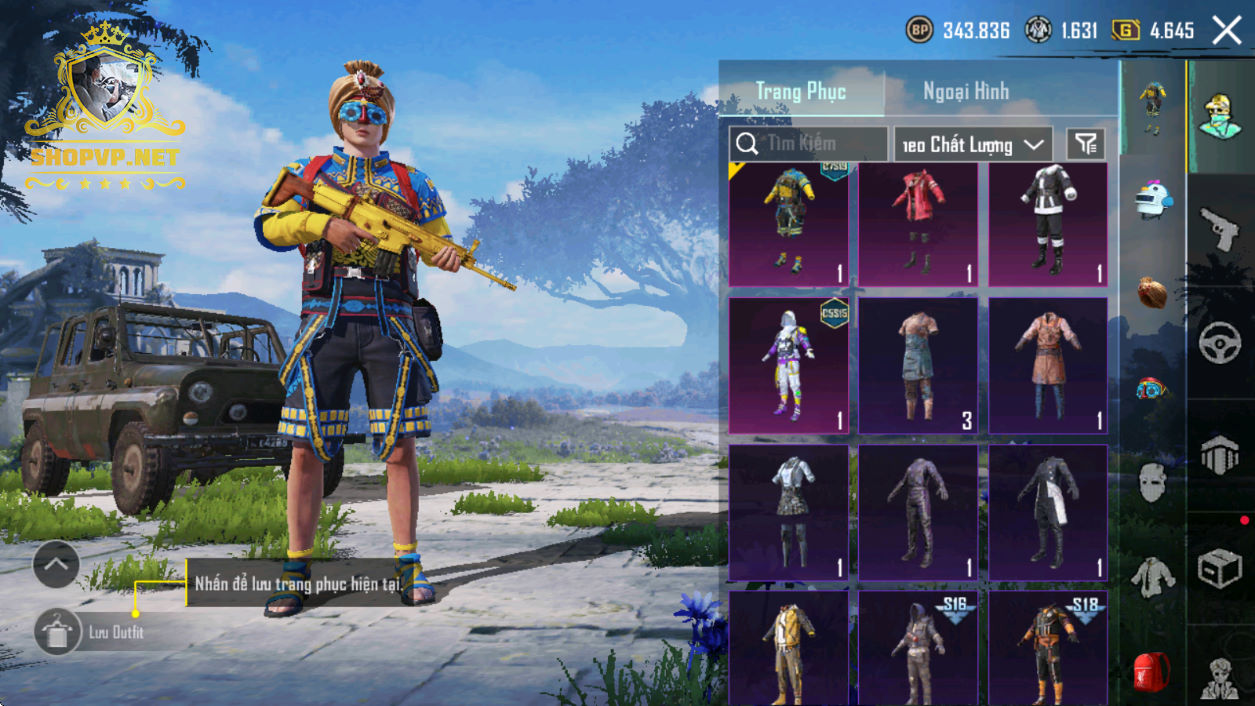This screenshot has height=706, width=1255.
Task: Show the red backpack category
Action: 1152,670
